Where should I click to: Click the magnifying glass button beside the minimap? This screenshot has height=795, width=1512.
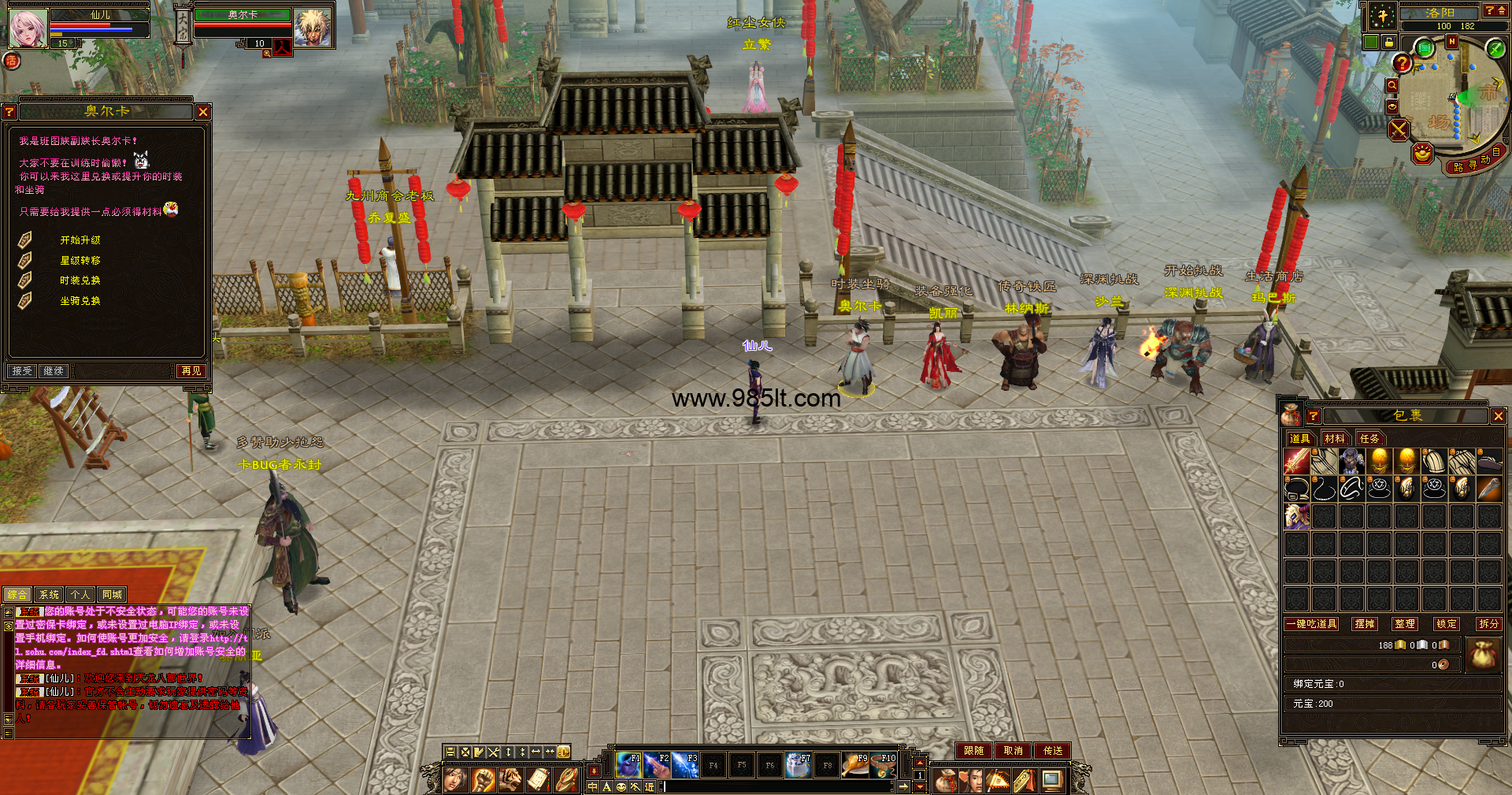pyautogui.click(x=1392, y=86)
